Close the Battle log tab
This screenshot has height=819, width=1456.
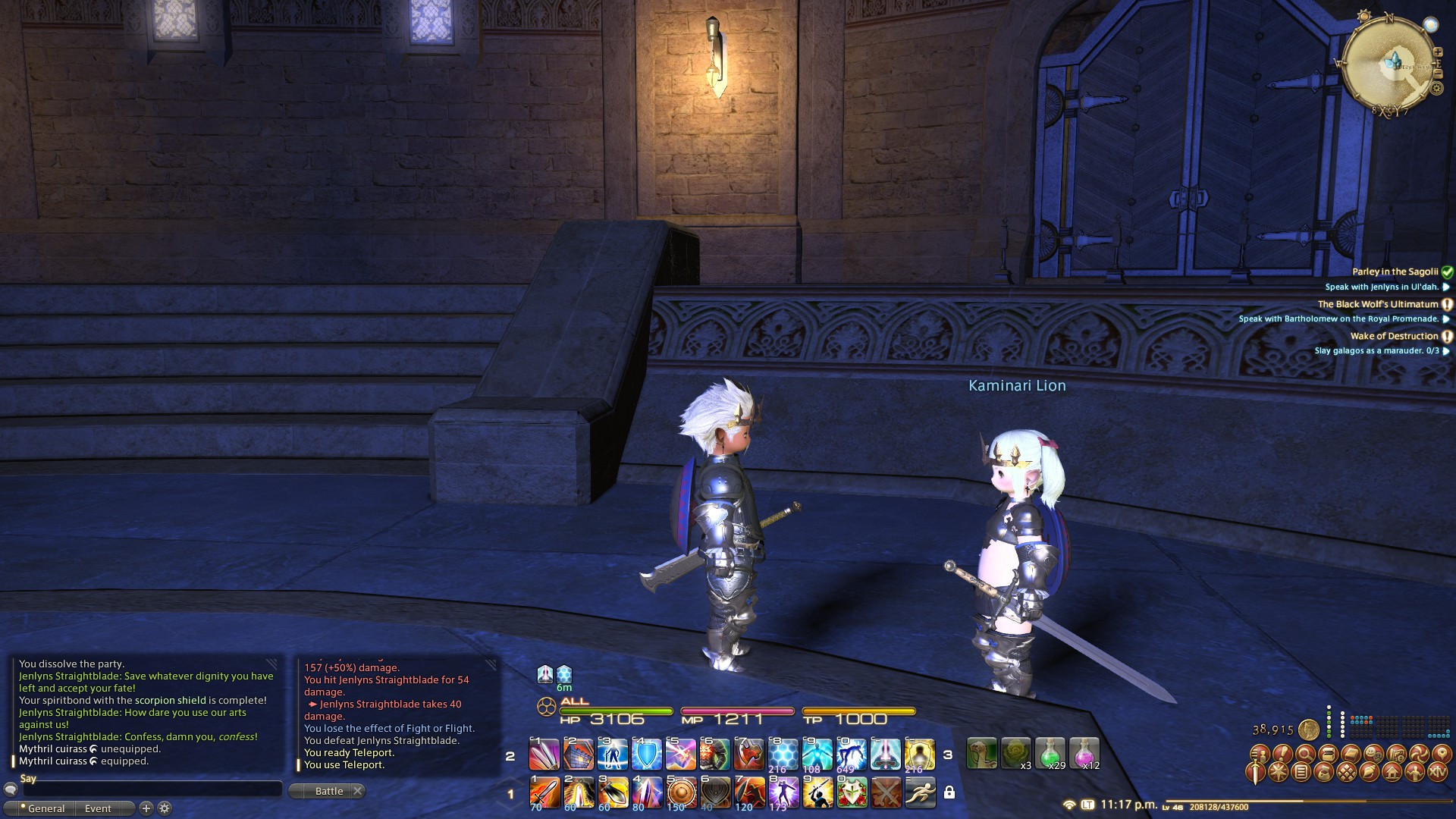[x=358, y=791]
